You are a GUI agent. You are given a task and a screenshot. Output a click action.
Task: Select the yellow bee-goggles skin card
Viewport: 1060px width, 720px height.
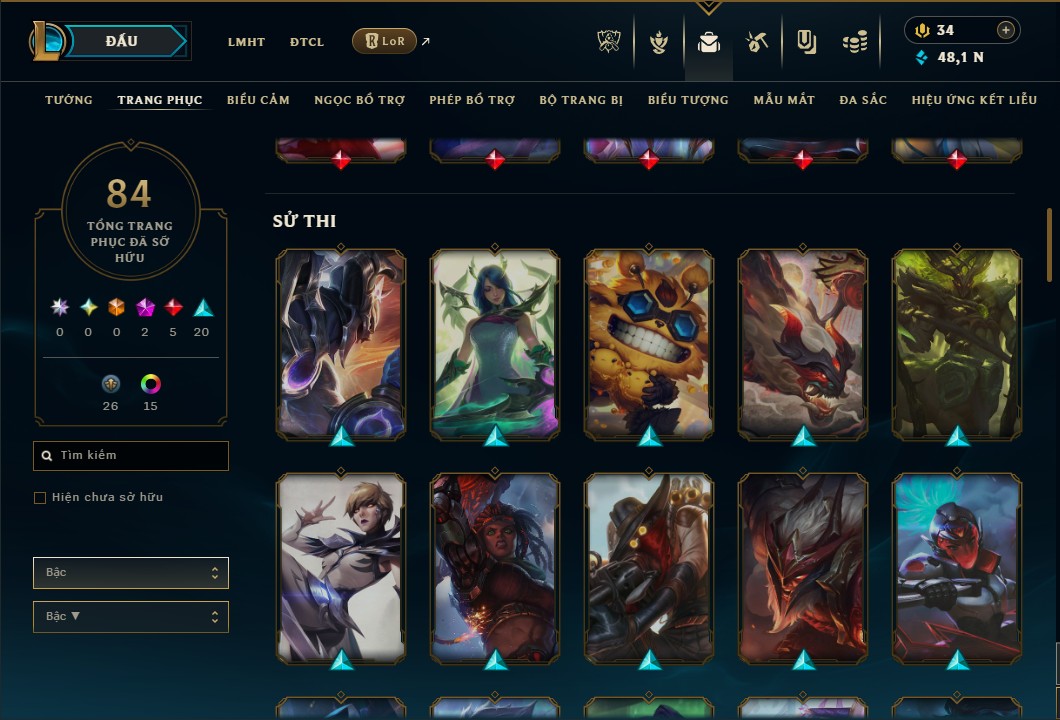(x=649, y=343)
